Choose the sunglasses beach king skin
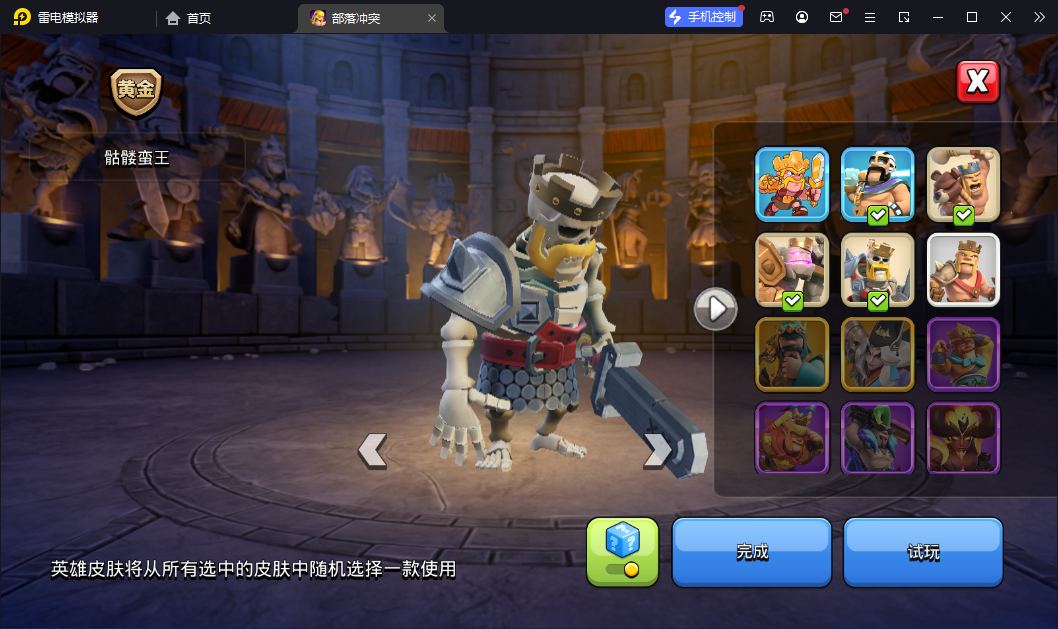 coord(878,184)
